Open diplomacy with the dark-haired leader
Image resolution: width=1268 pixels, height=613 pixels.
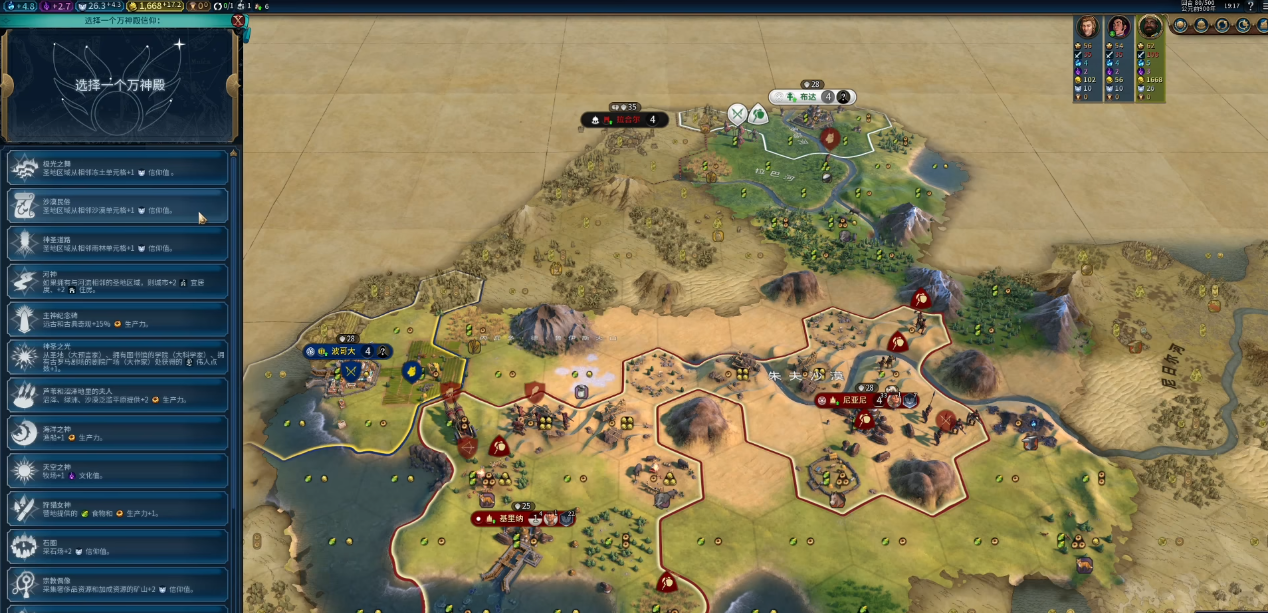tap(1119, 27)
